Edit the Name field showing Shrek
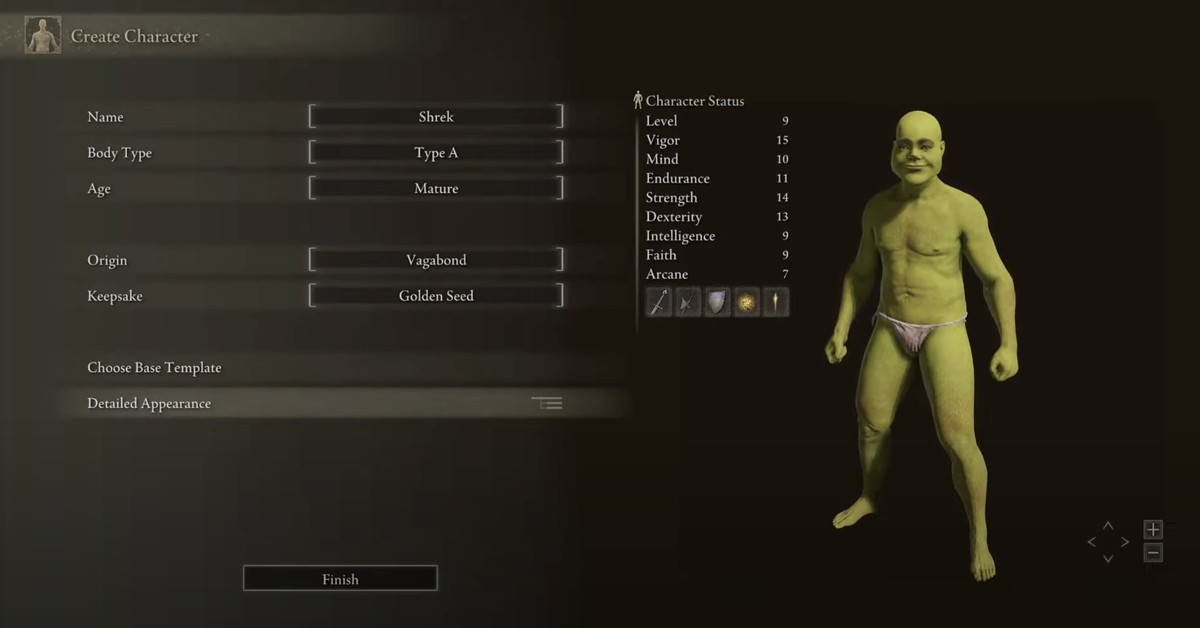This screenshot has height=628, width=1200. (436, 117)
